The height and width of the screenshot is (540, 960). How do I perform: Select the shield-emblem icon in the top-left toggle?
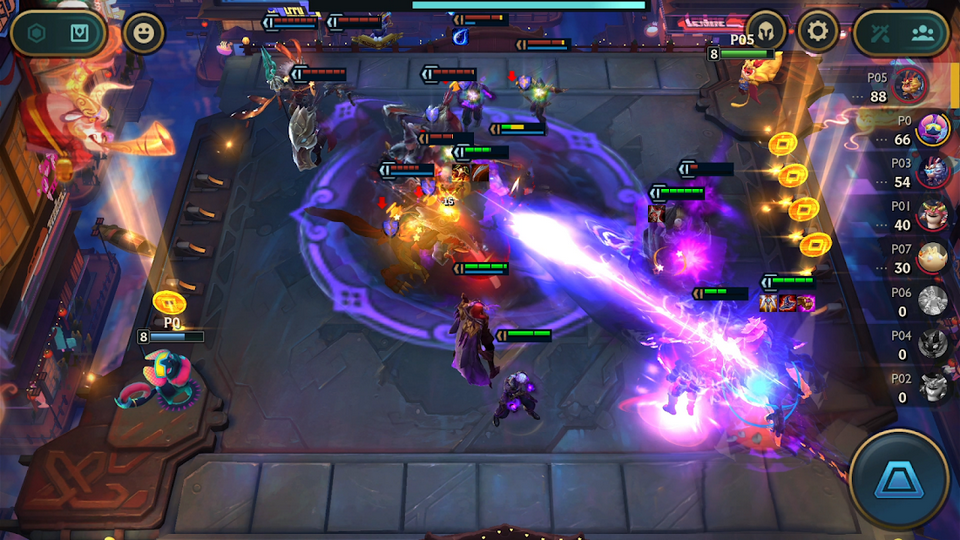[80, 33]
